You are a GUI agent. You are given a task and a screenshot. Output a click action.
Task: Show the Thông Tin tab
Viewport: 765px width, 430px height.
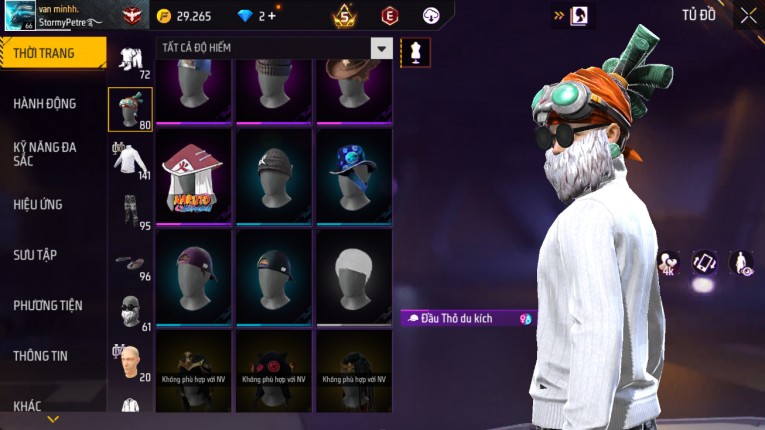click(x=41, y=355)
